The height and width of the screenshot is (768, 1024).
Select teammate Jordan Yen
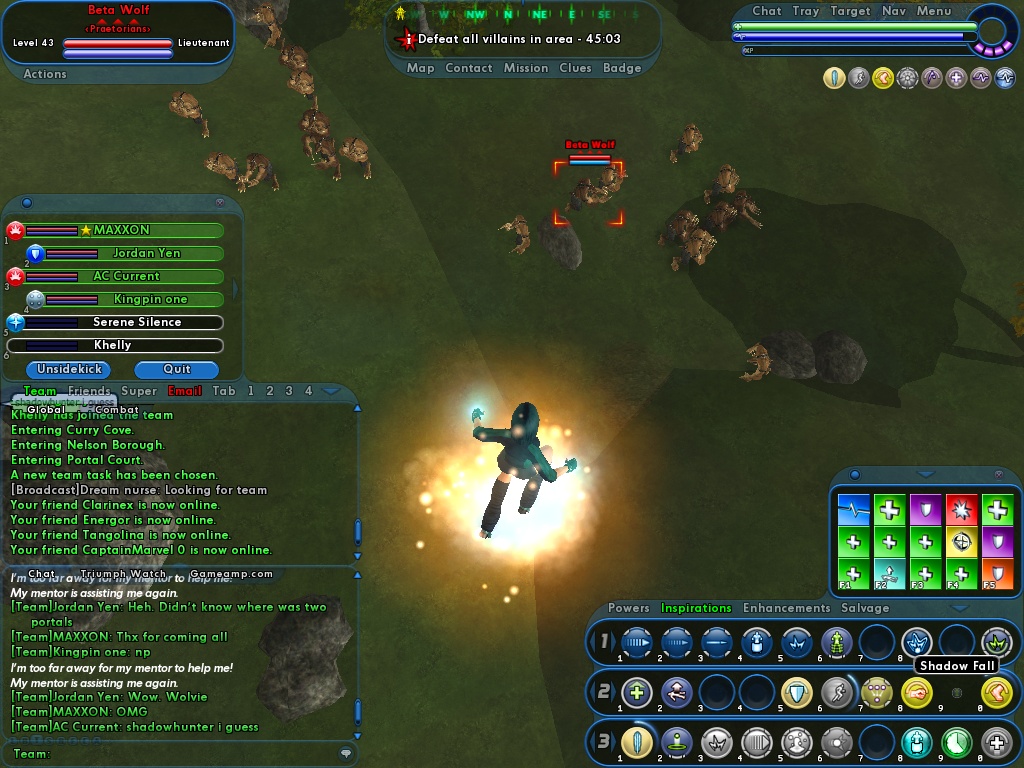coord(146,254)
